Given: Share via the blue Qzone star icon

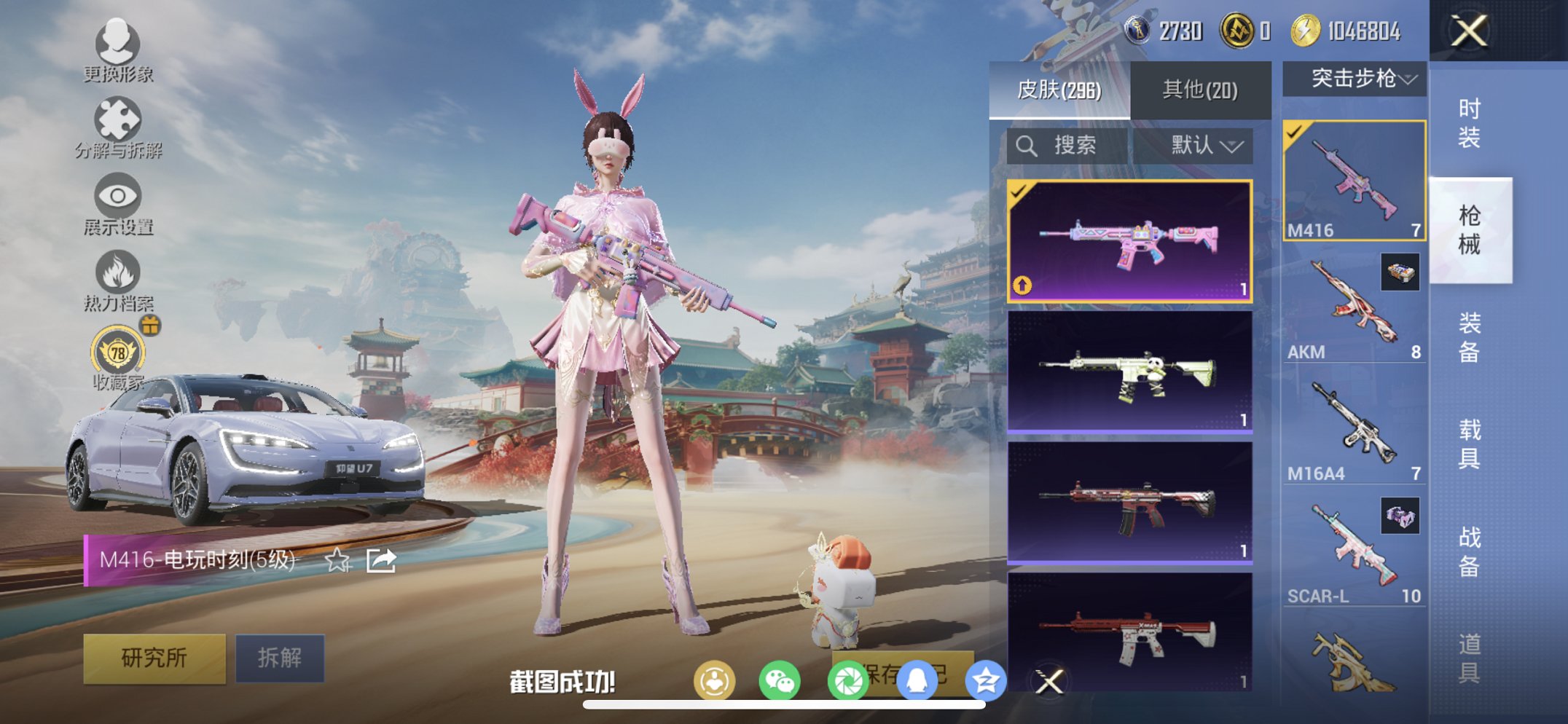Looking at the screenshot, I should 985,678.
